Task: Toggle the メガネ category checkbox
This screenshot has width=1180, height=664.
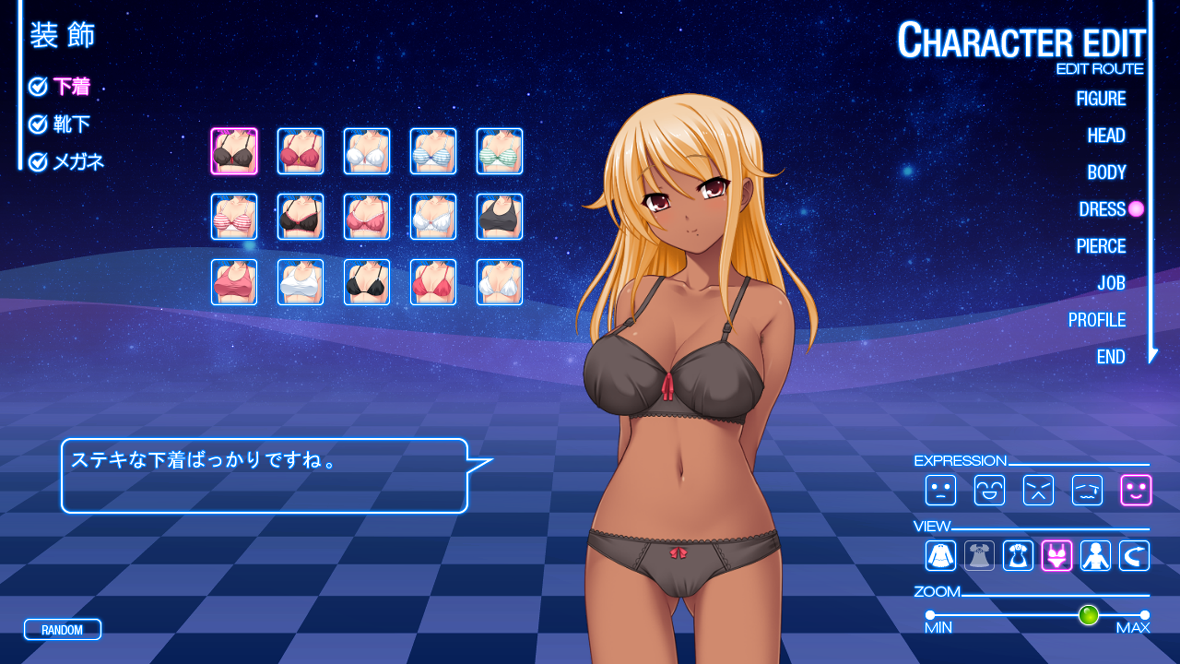Action: [x=39, y=162]
